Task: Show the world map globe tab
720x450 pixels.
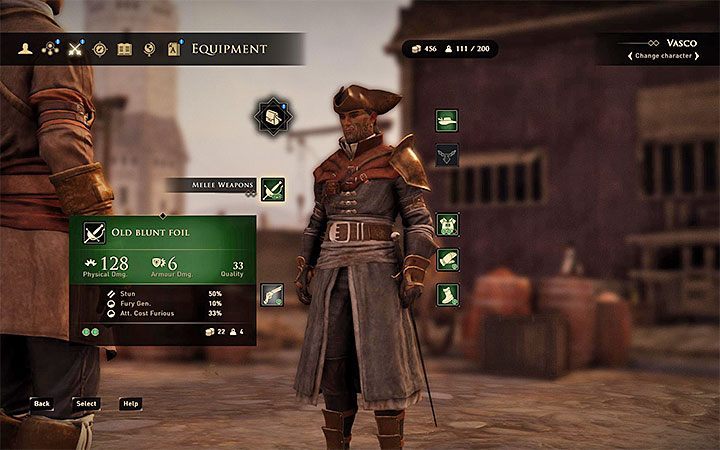Action: pos(149,48)
